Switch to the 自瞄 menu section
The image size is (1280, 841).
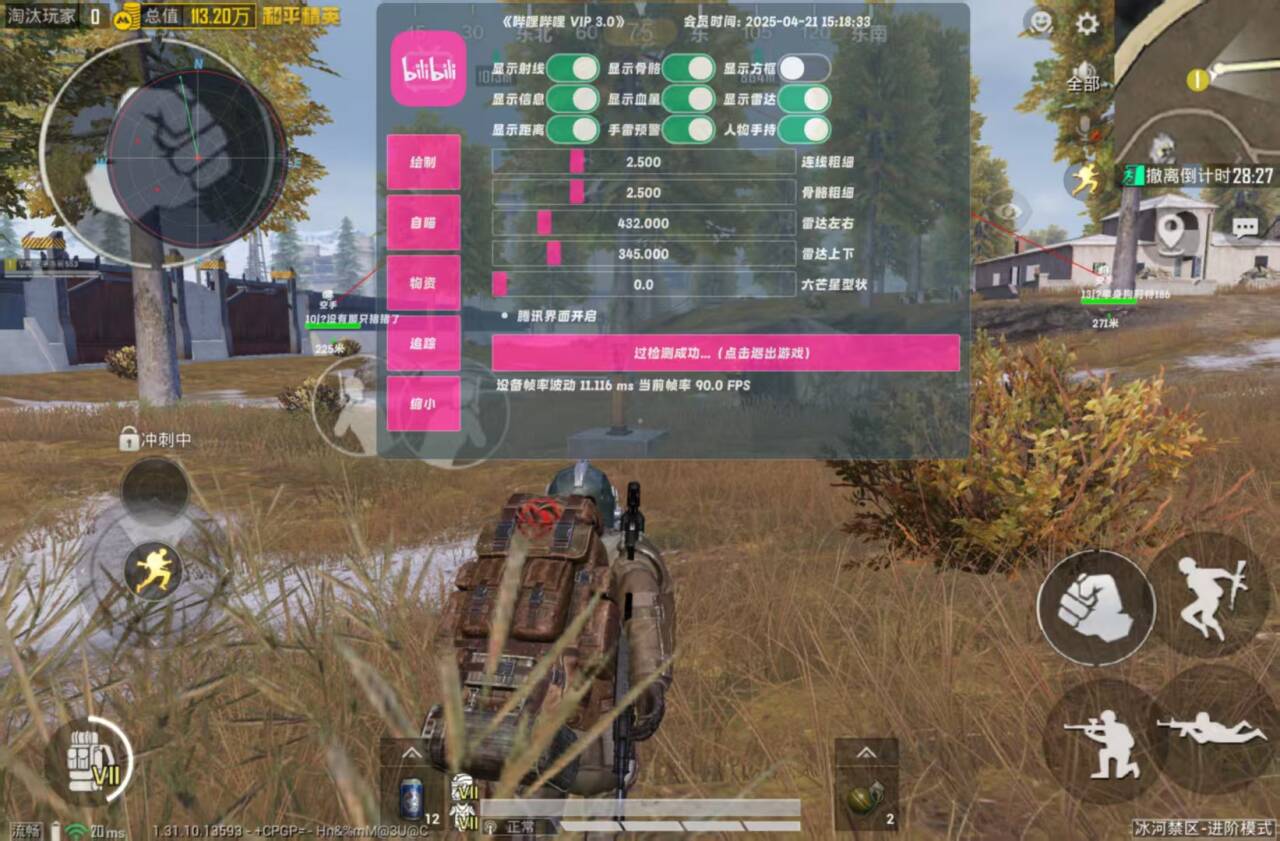tap(423, 223)
